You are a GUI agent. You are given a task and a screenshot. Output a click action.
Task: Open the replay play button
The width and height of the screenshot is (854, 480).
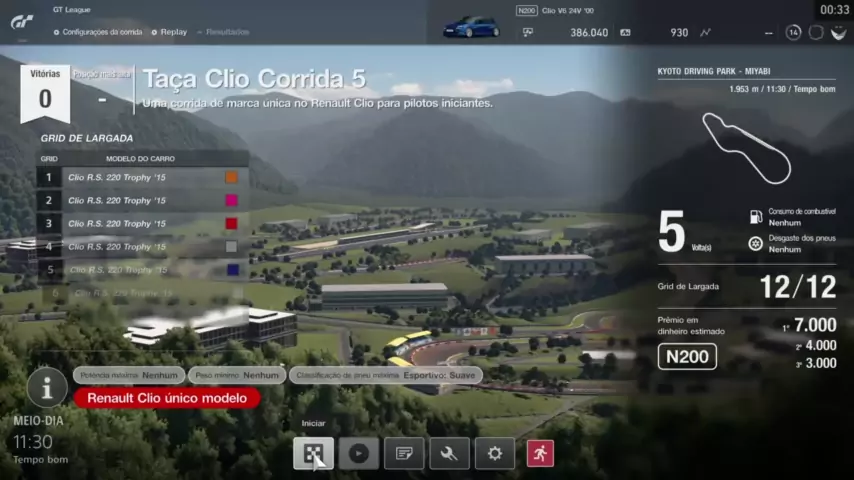tap(358, 453)
